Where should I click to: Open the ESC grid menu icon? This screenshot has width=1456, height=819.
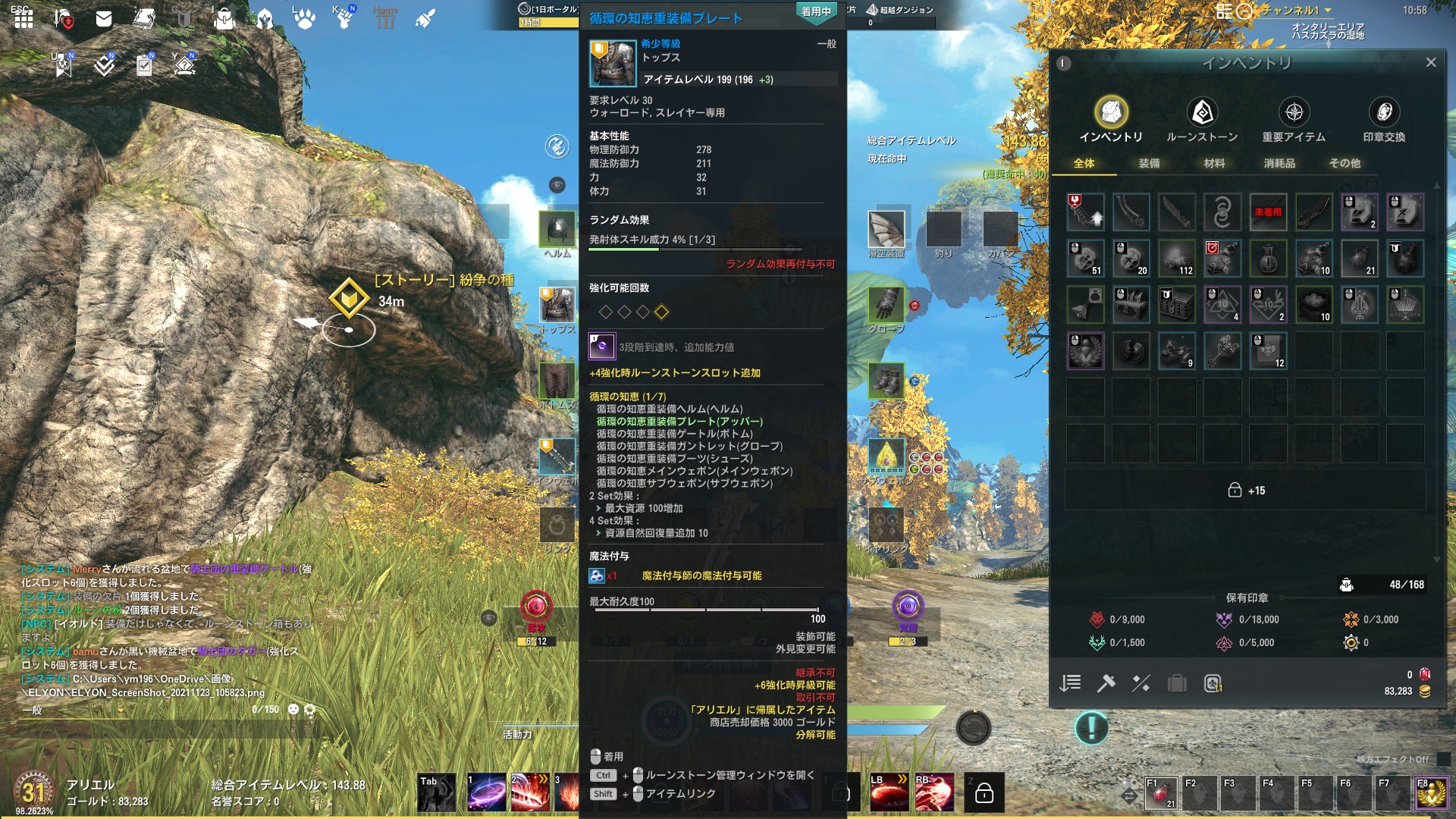[23, 20]
